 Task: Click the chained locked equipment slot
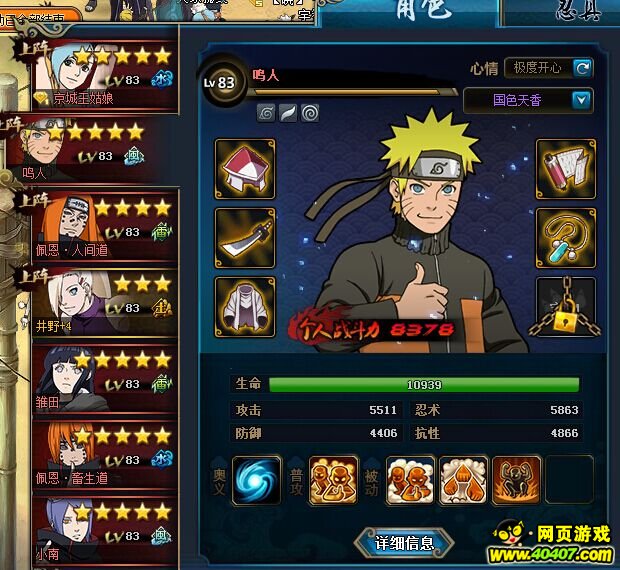point(566,306)
